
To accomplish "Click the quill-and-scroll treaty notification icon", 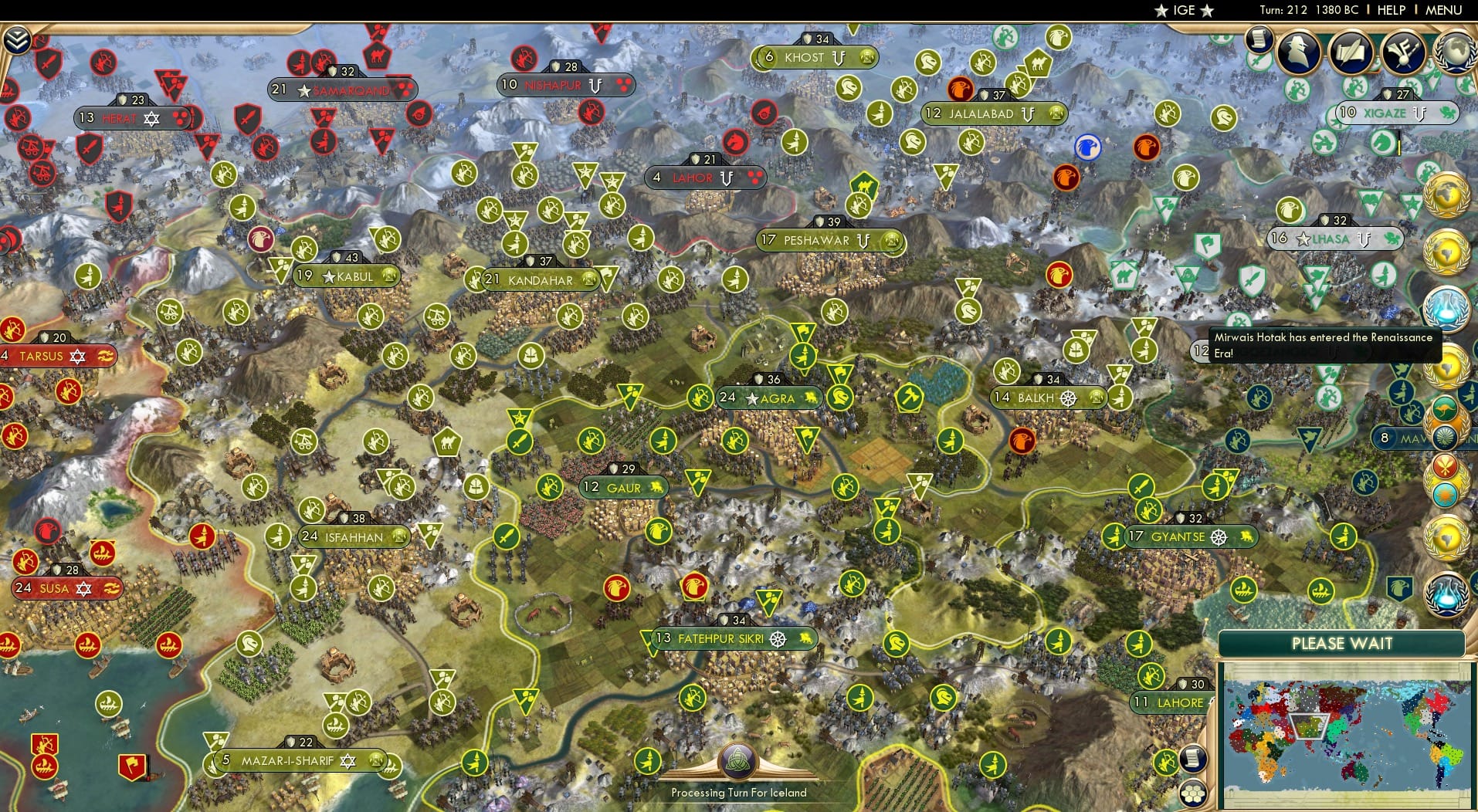I will coord(1351,52).
